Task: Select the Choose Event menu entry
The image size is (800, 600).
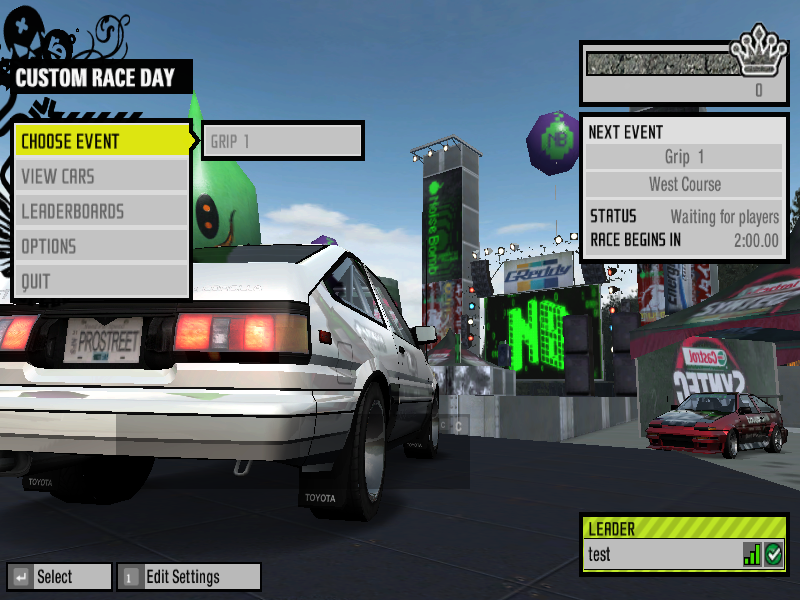Action: (100, 141)
